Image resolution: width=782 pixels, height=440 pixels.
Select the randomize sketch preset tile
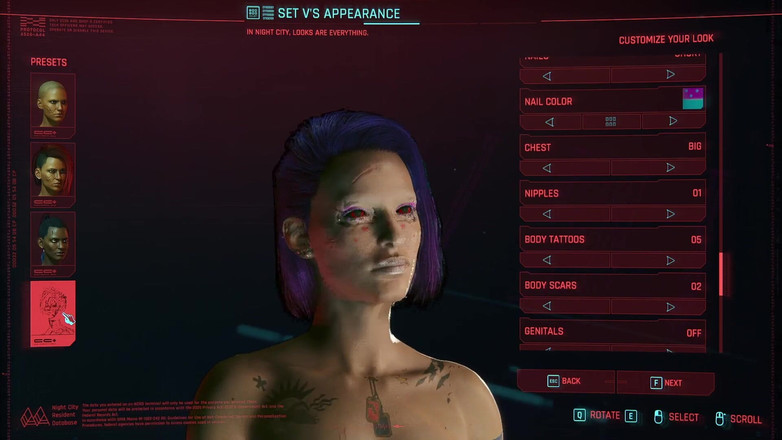pos(52,312)
